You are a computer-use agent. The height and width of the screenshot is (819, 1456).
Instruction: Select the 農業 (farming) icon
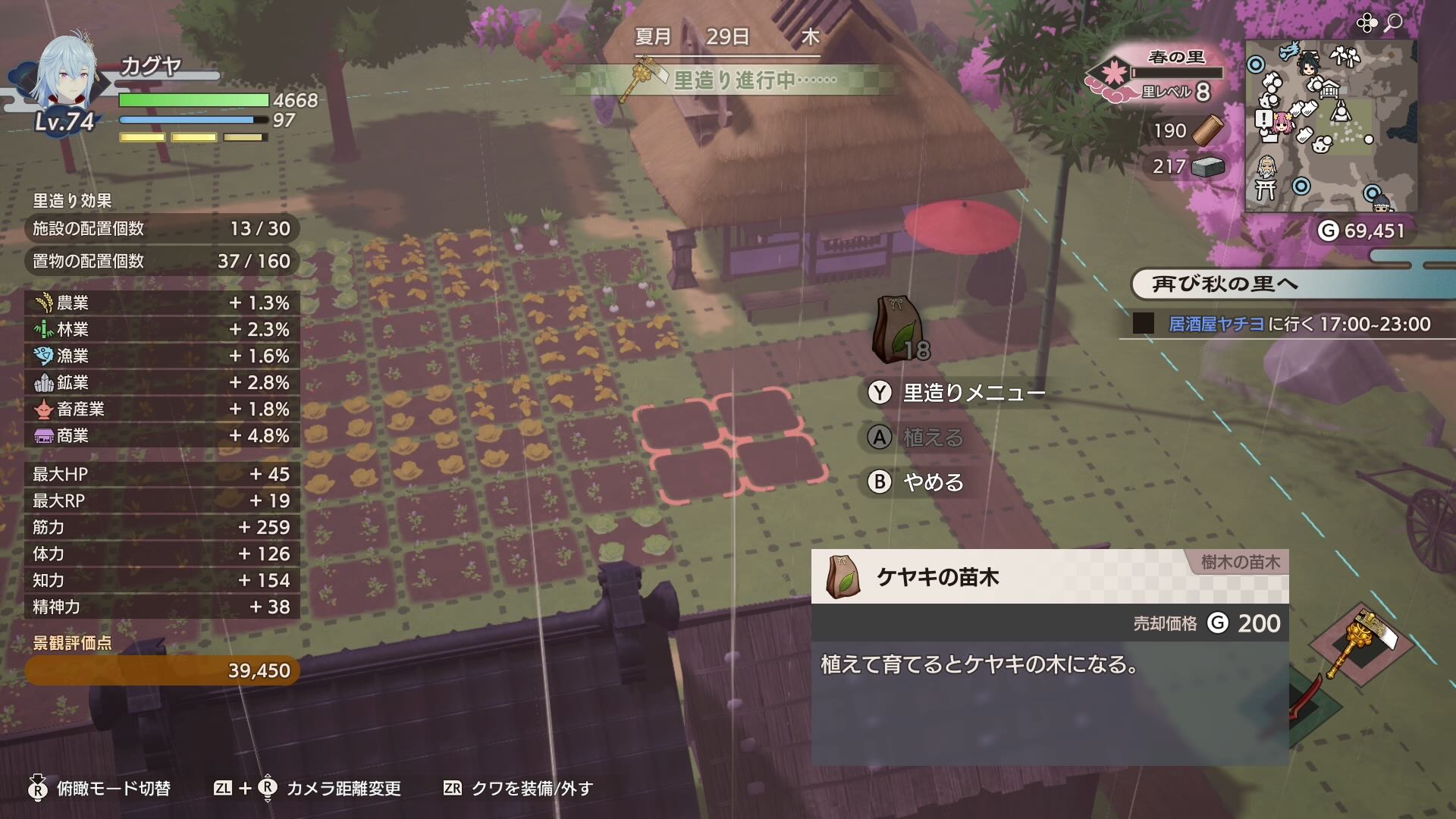click(42, 303)
